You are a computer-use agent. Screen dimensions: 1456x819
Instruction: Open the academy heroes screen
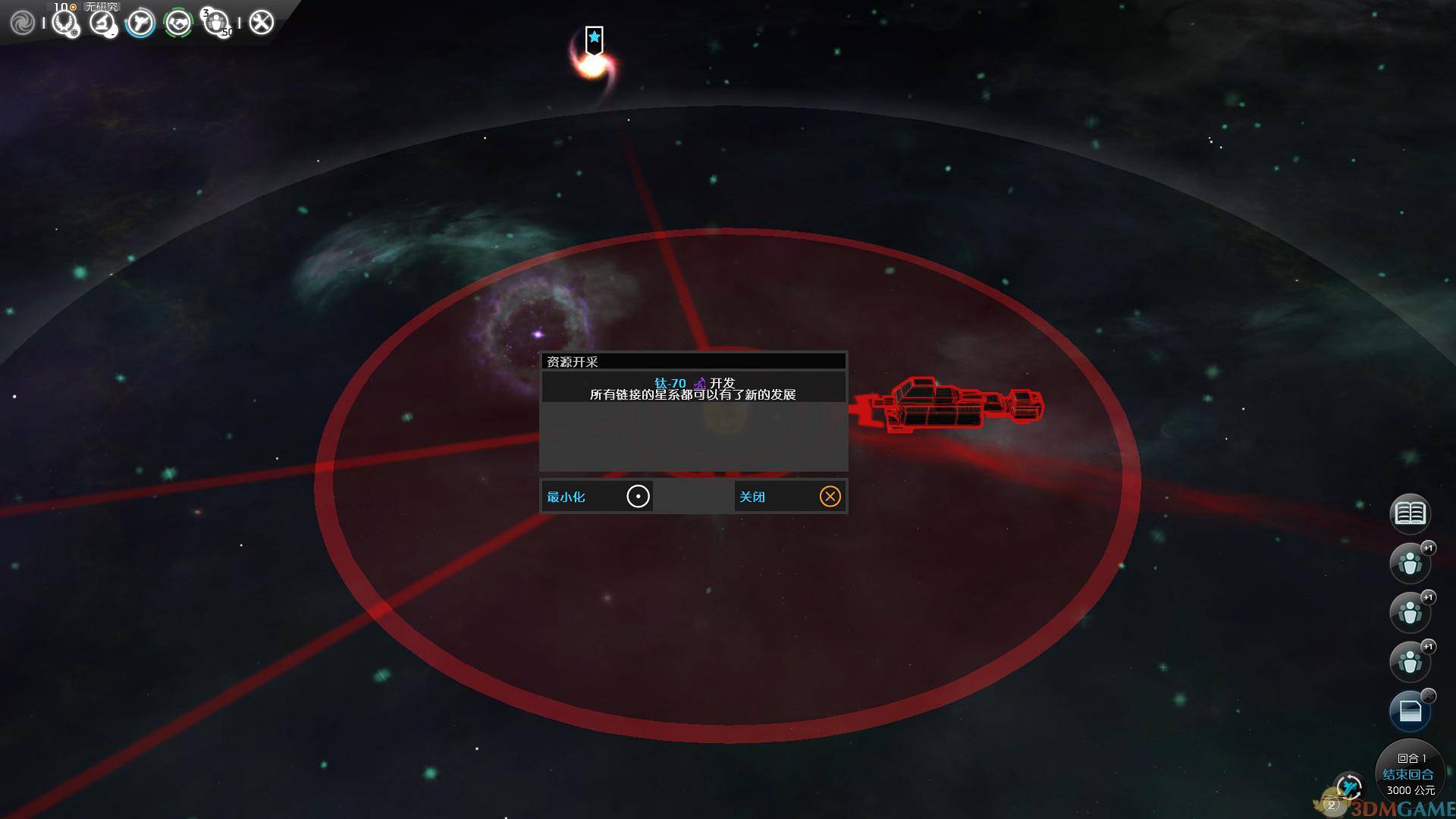[217, 23]
